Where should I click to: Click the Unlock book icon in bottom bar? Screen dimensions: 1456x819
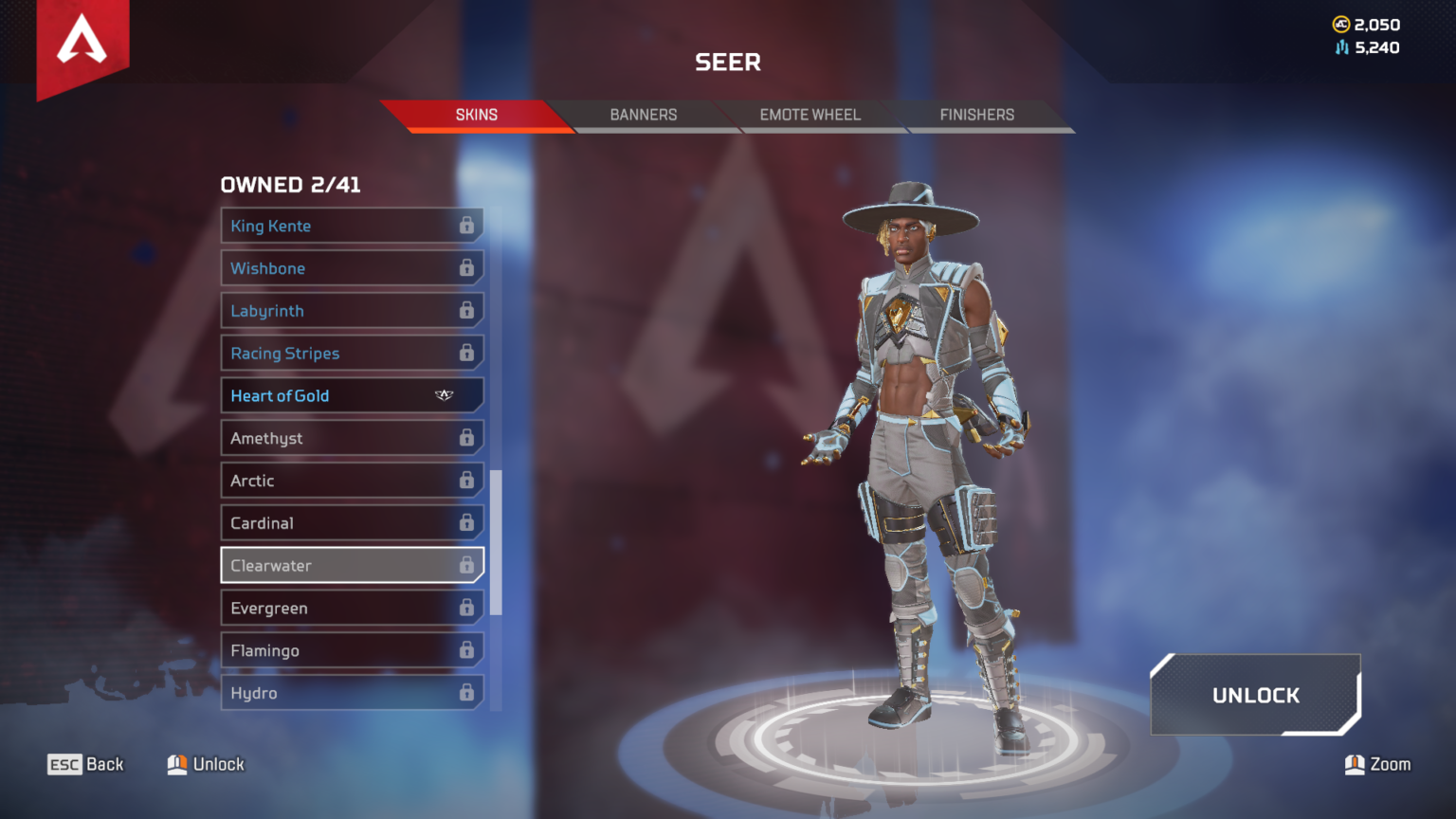pyautogui.click(x=176, y=764)
